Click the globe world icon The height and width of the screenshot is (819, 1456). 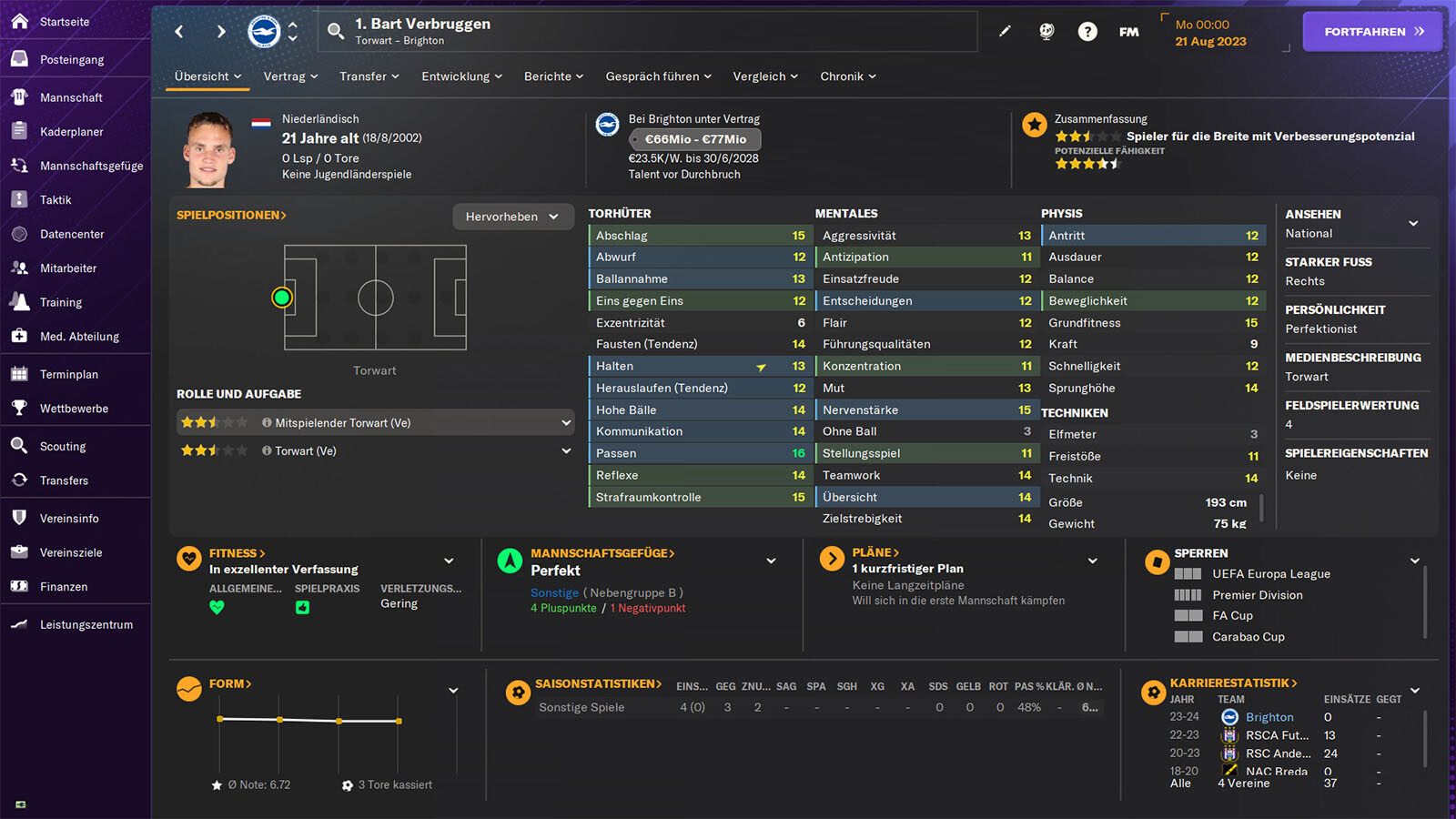click(x=1046, y=30)
